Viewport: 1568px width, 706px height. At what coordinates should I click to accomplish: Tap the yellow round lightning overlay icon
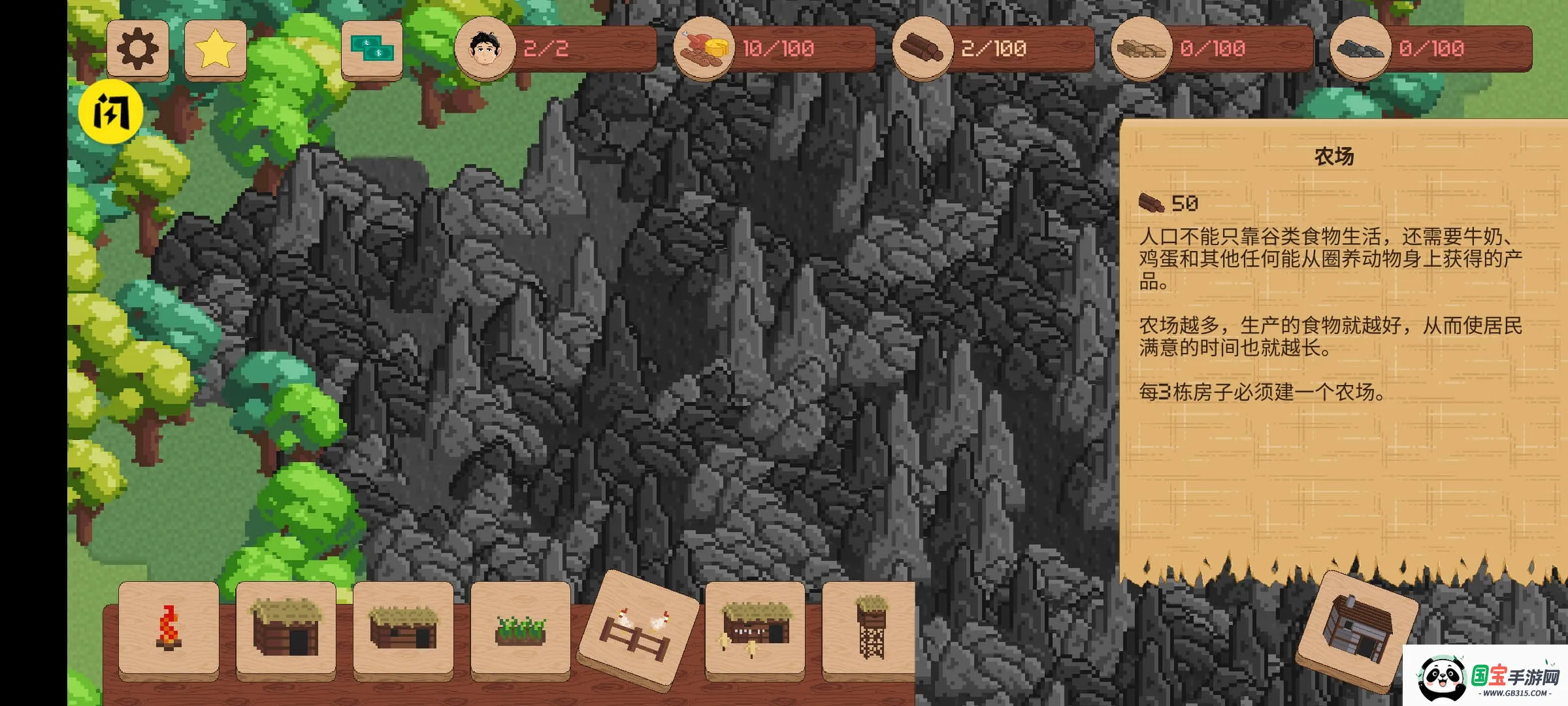110,112
